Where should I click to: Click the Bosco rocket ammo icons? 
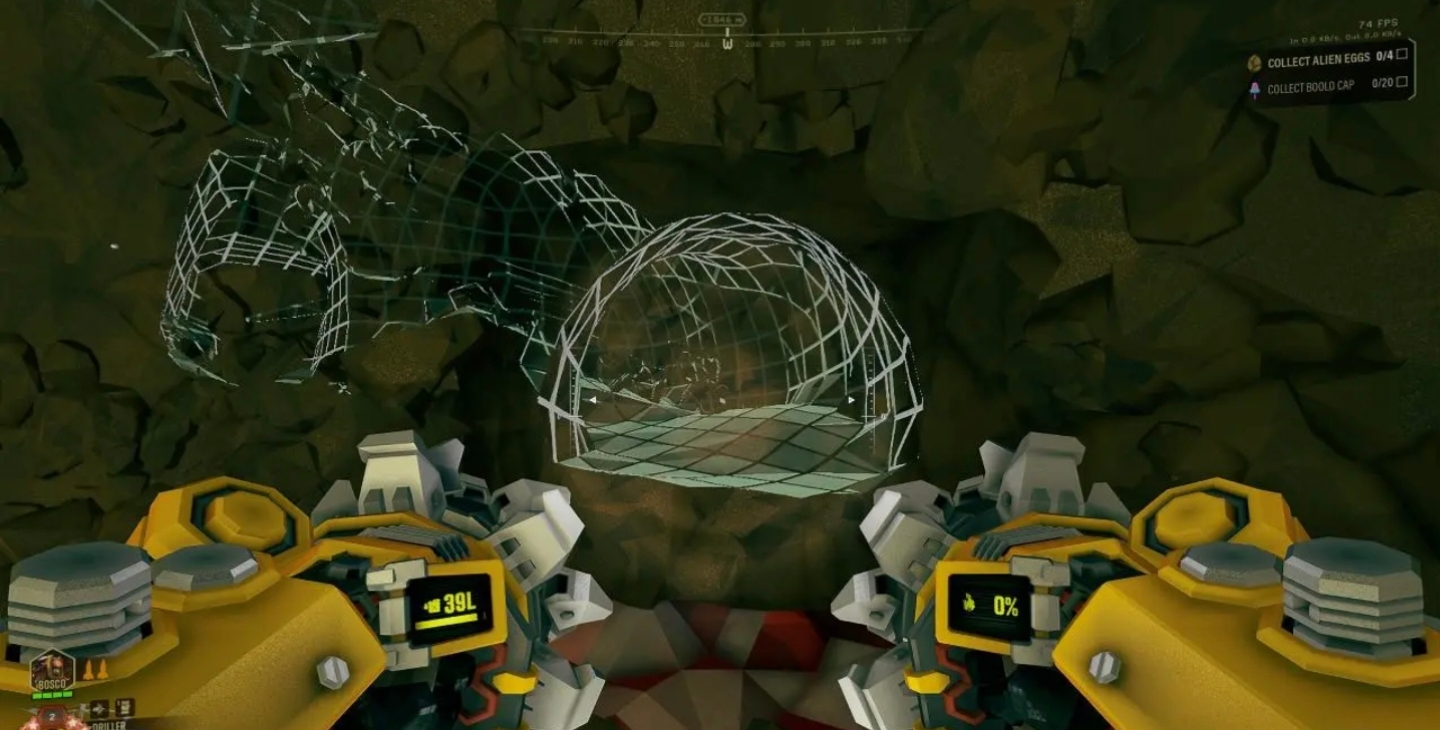[x=94, y=669]
